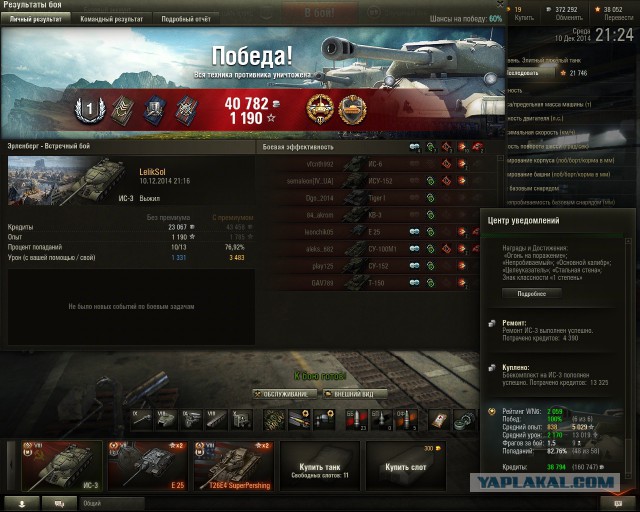
Task: Click the Купить танк tile
Action: (x=319, y=465)
